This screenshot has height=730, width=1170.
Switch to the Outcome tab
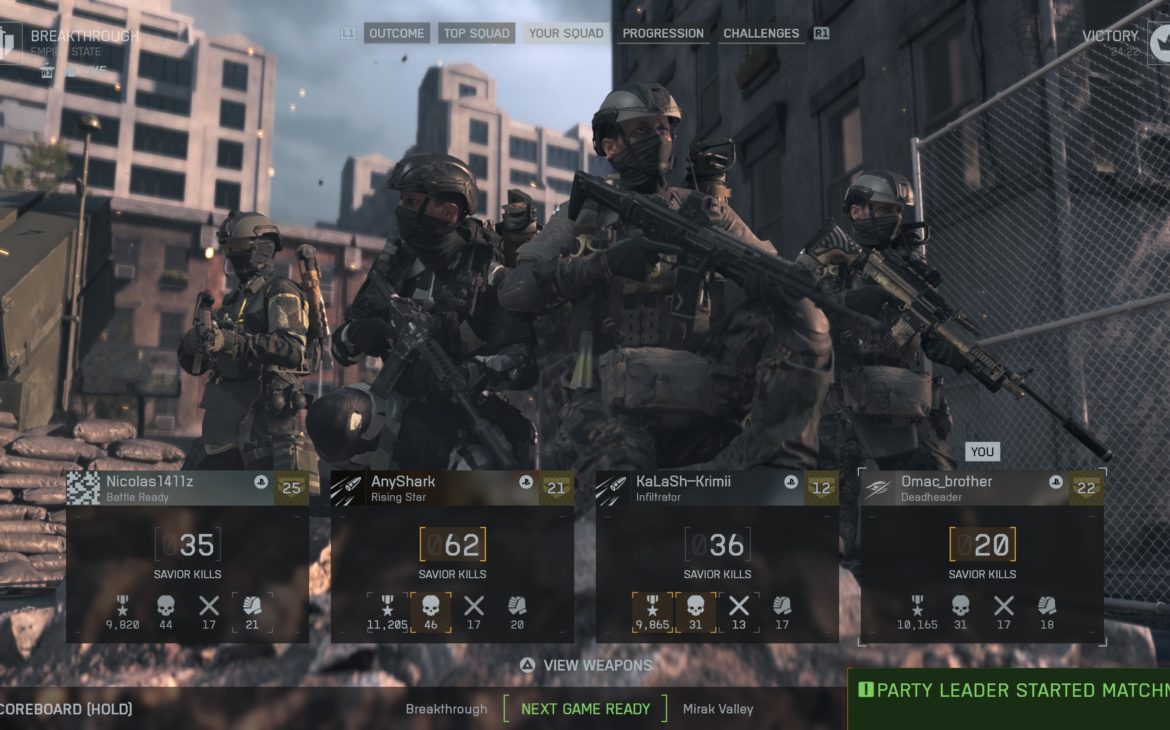coord(397,33)
